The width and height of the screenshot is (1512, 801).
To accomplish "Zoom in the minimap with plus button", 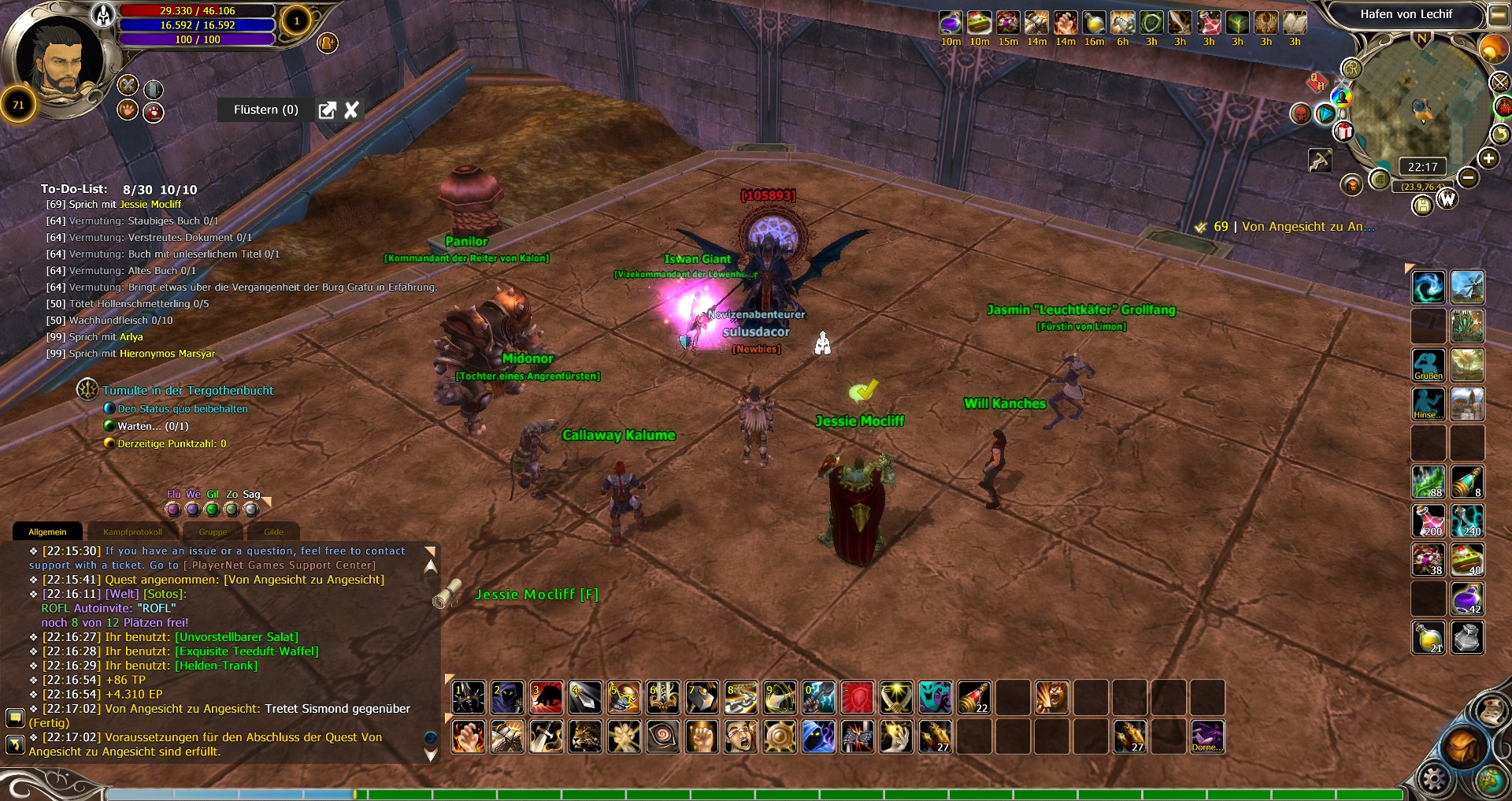I will [1488, 159].
